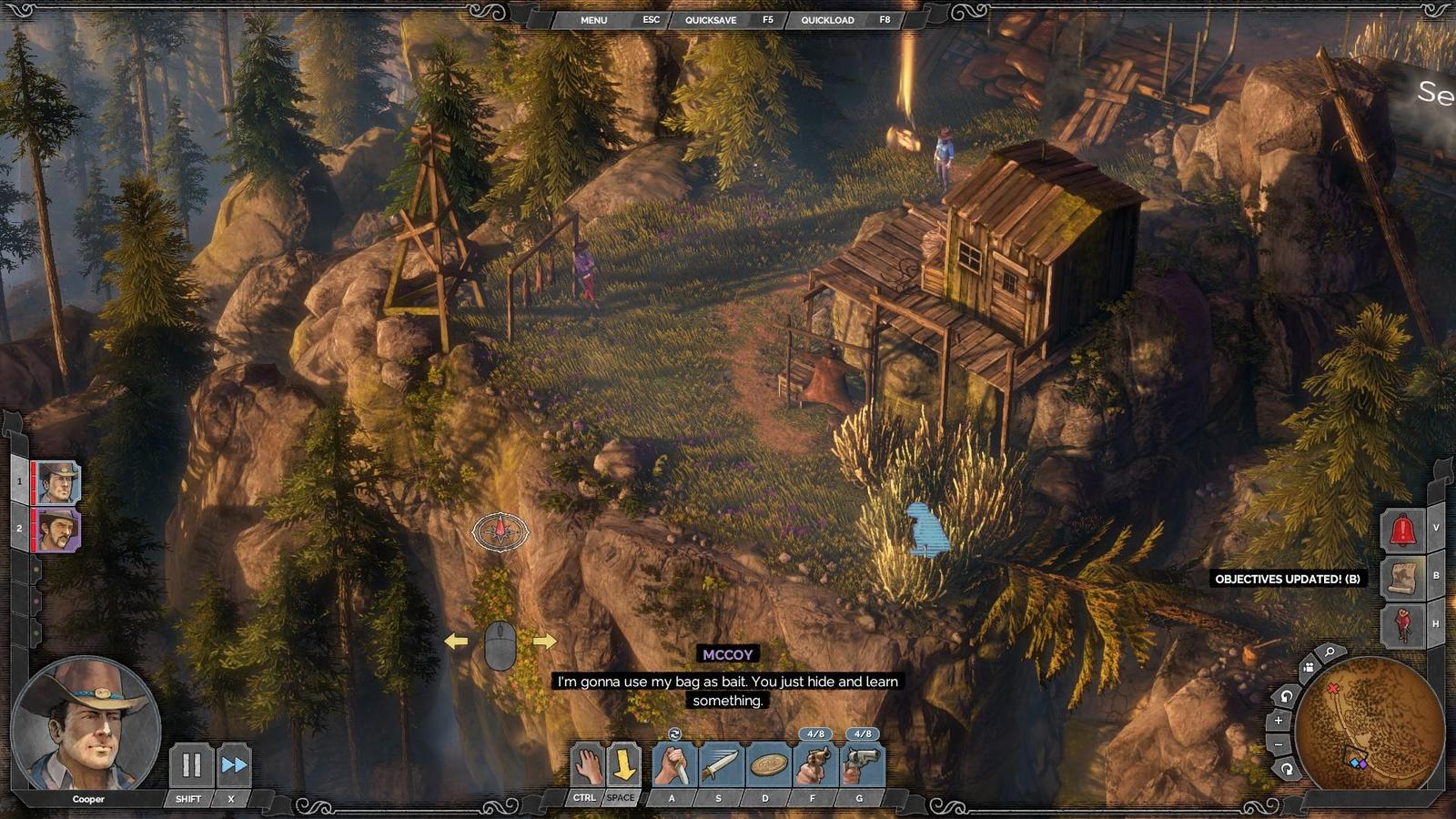Screen dimensions: 1456x819
Task: Select Cooper's portrait in the party list
Action: point(57,482)
